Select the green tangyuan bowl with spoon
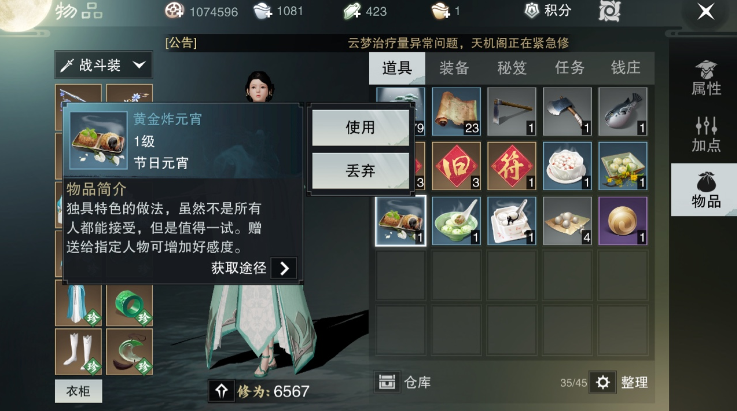Screen dimensions: 737x411 [456, 220]
